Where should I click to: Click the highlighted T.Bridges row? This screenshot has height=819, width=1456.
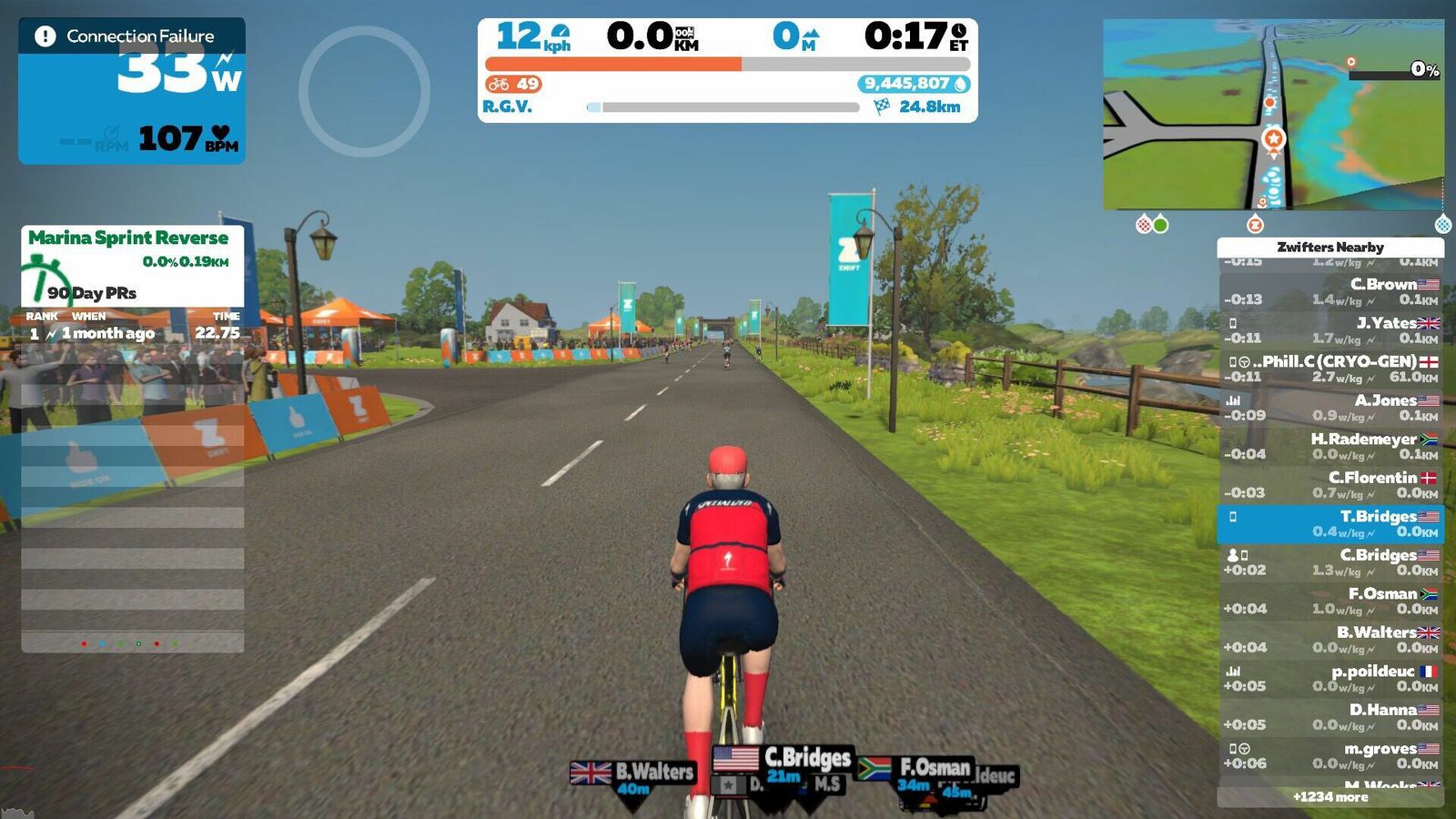coord(1330,523)
